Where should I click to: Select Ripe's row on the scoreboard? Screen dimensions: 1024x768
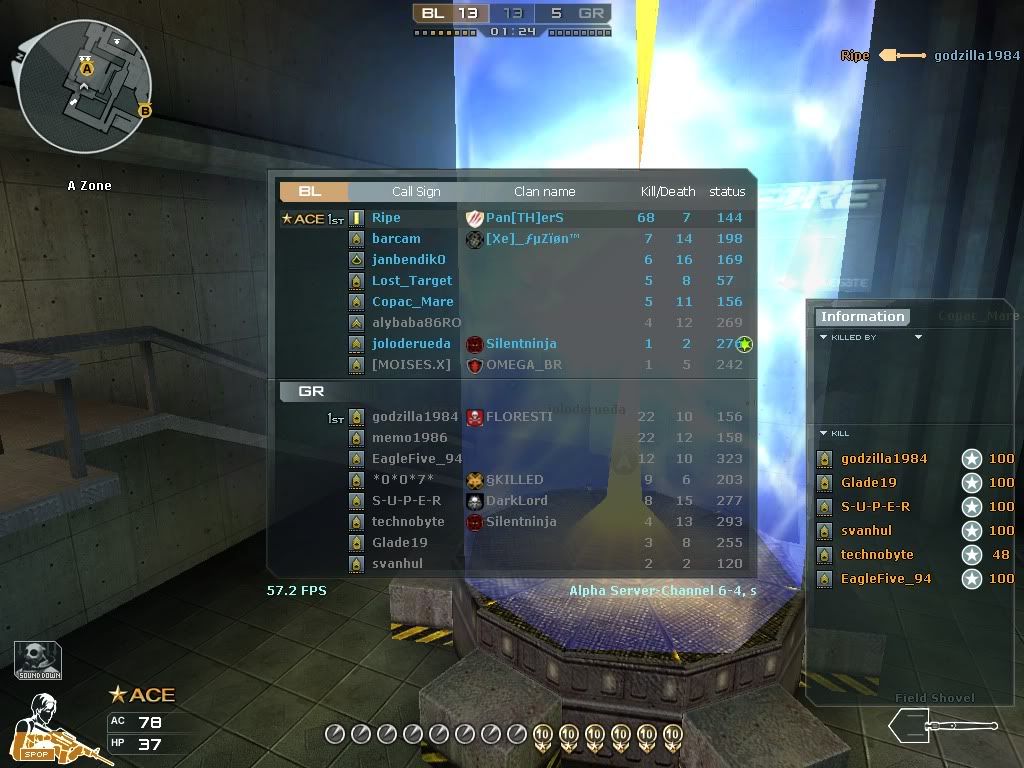[386, 218]
